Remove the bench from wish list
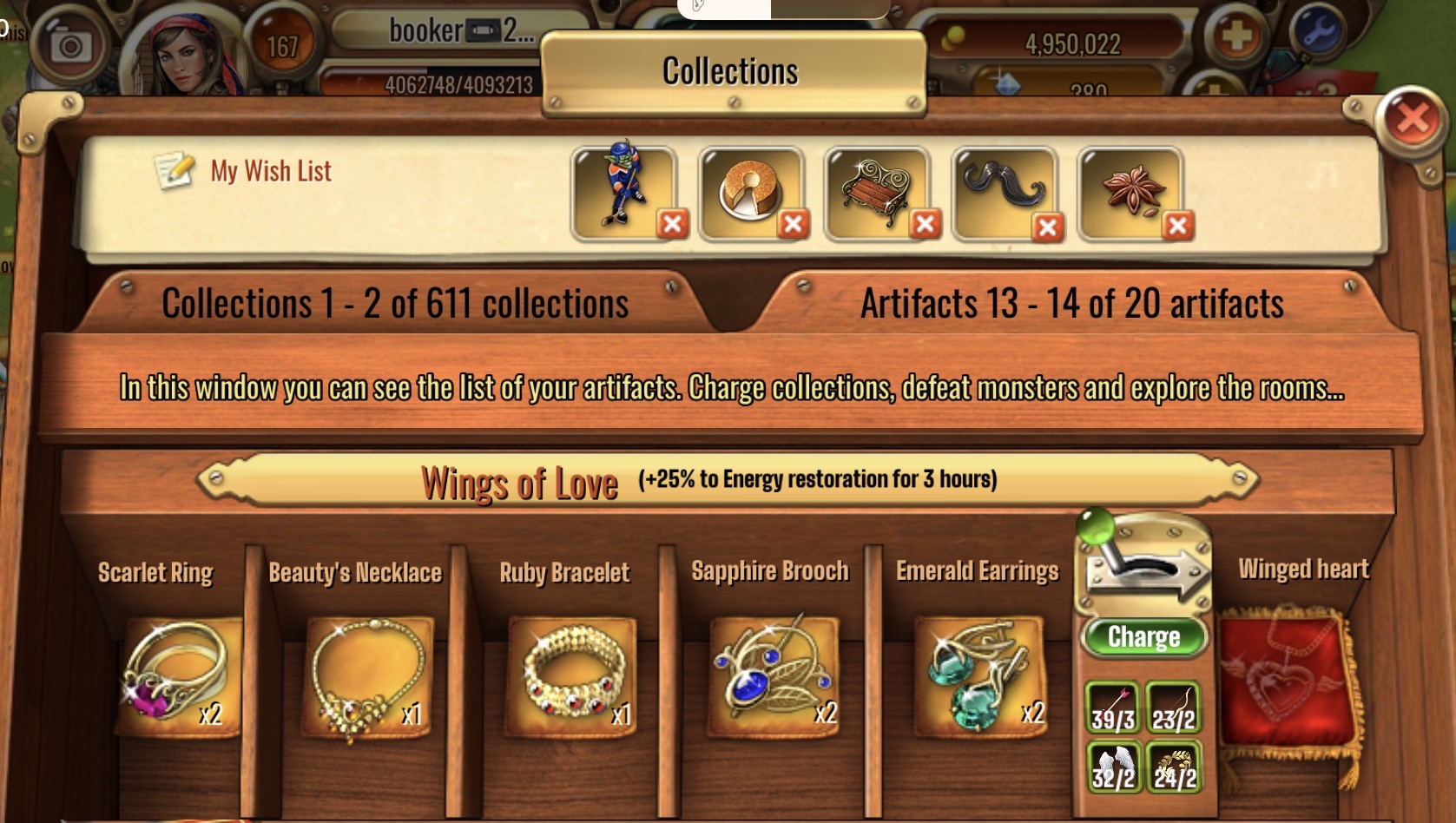1456x823 pixels. pyautogui.click(x=926, y=225)
